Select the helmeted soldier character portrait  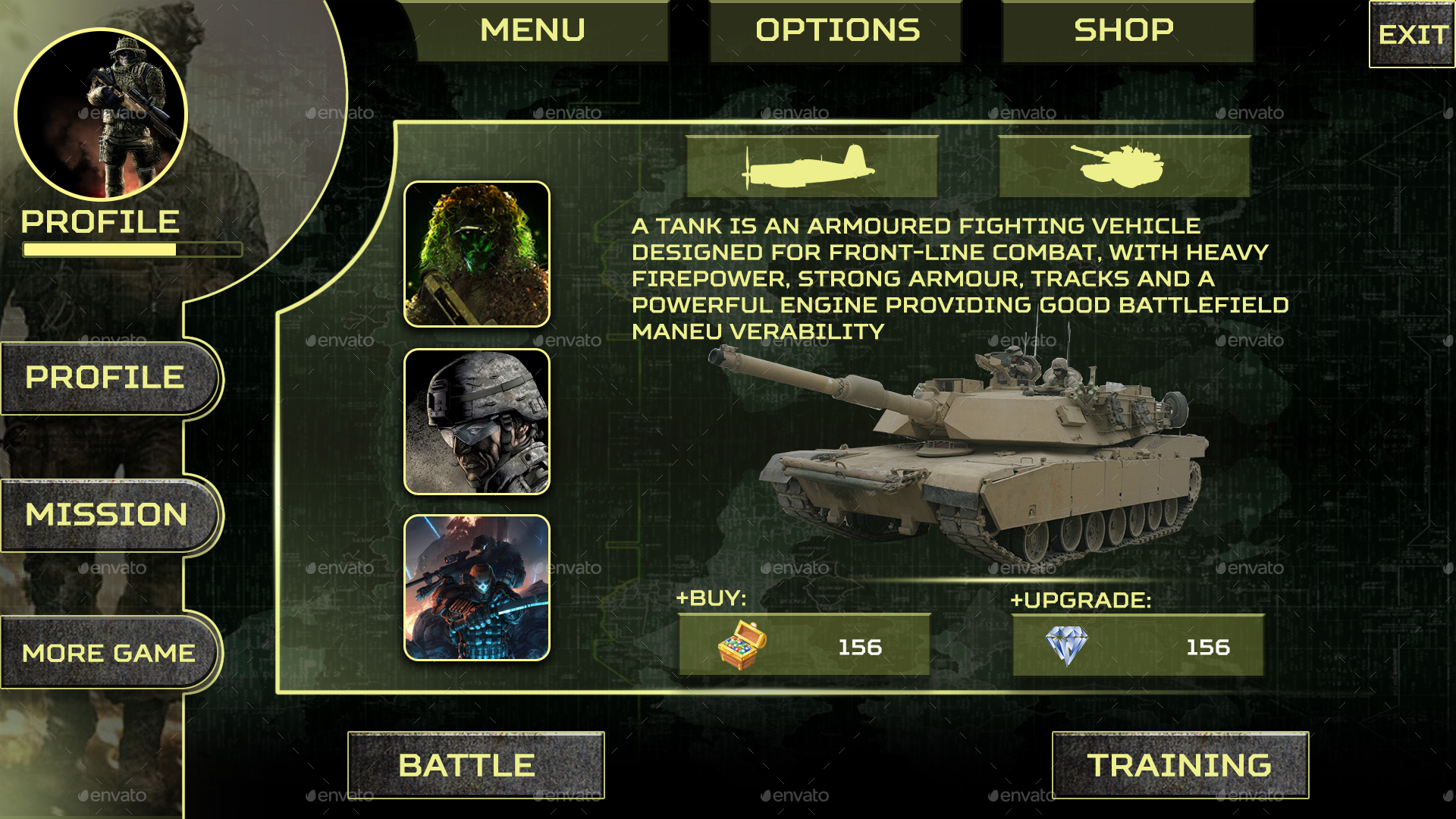click(x=476, y=421)
